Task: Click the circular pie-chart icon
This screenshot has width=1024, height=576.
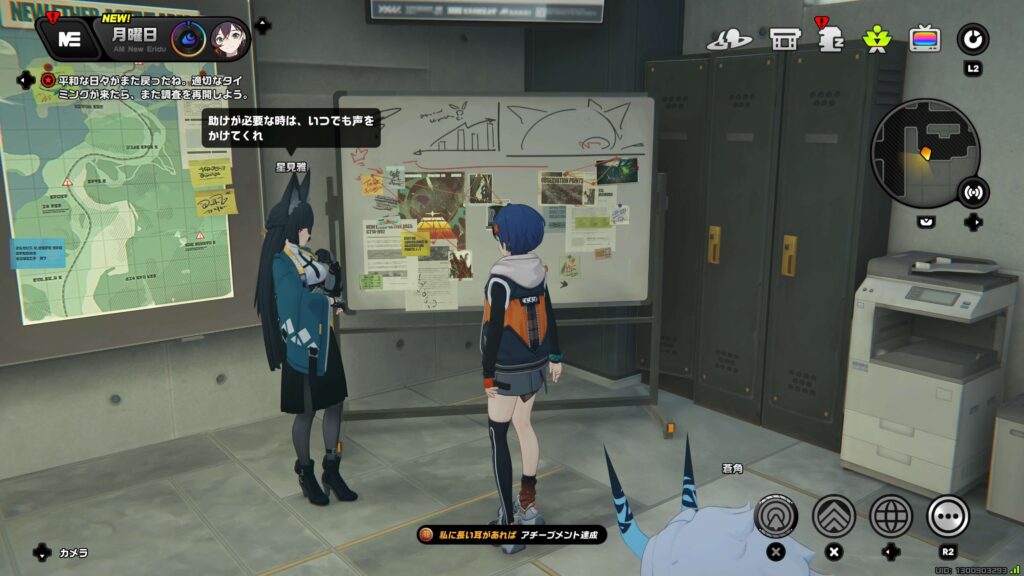Action: tap(972, 39)
